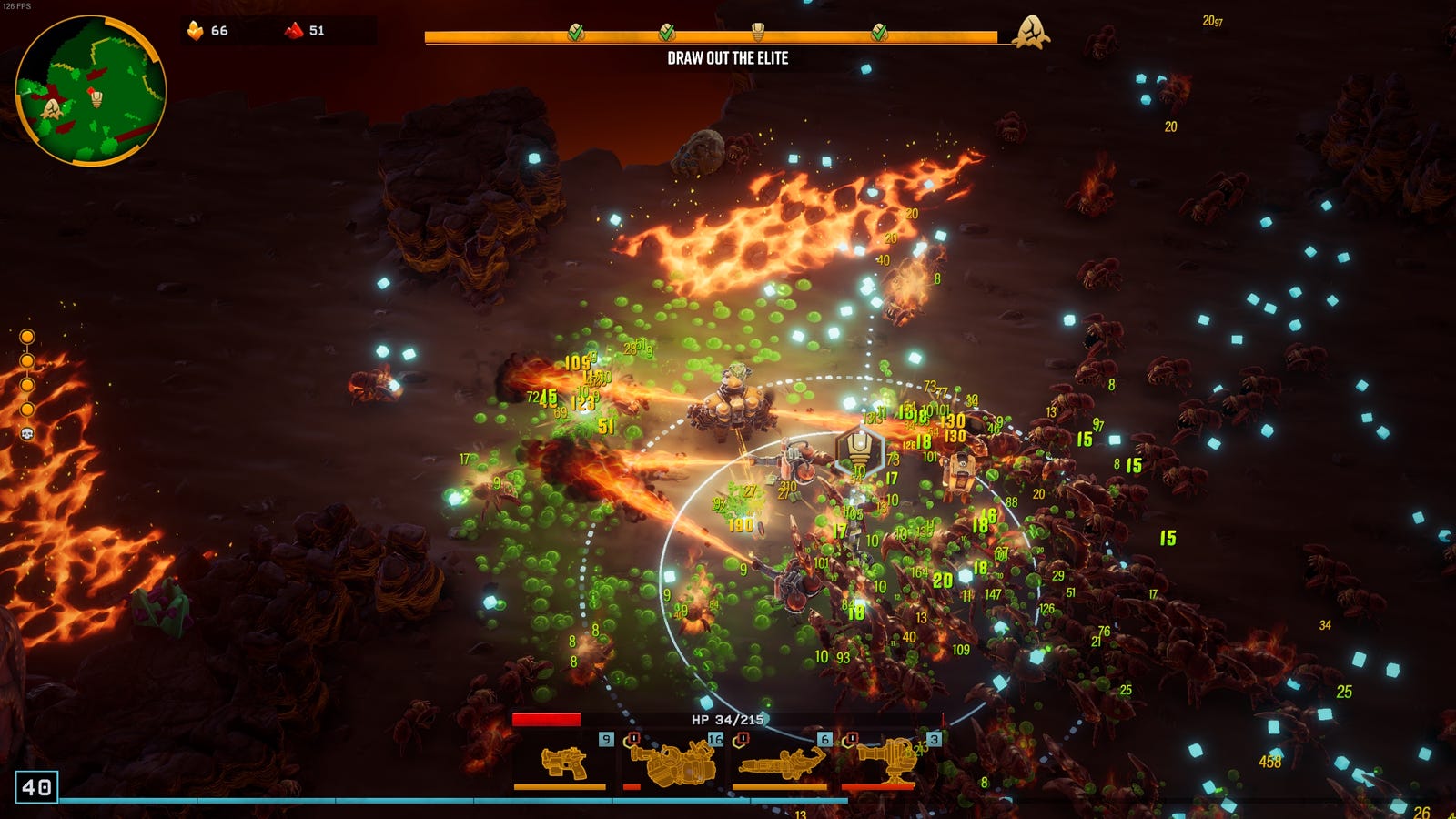Viewport: 1456px width, 819px height.
Task: Click the circular green minimap
Action: pyautogui.click(x=91, y=91)
